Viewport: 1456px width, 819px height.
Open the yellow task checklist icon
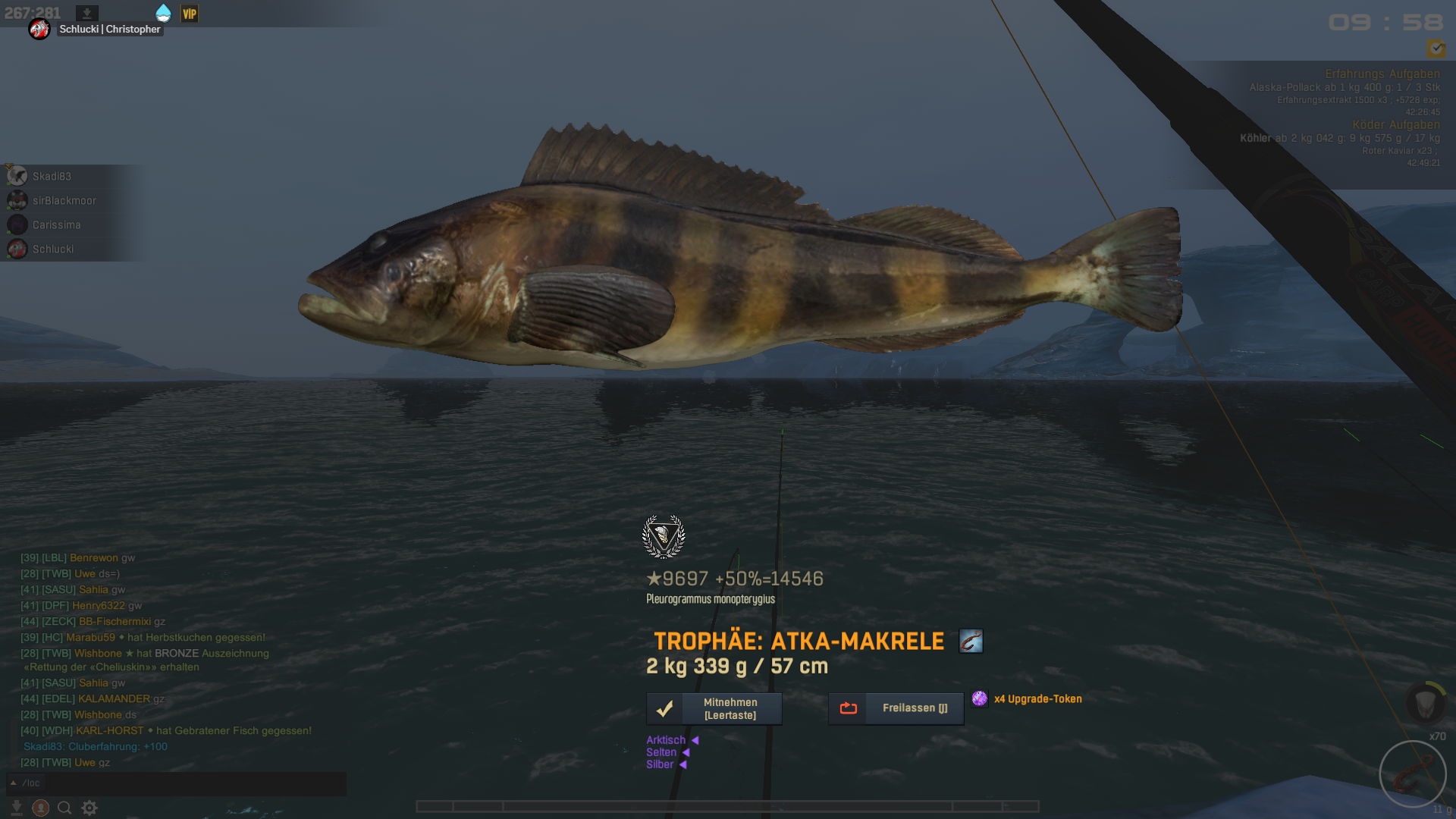pyautogui.click(x=1436, y=49)
